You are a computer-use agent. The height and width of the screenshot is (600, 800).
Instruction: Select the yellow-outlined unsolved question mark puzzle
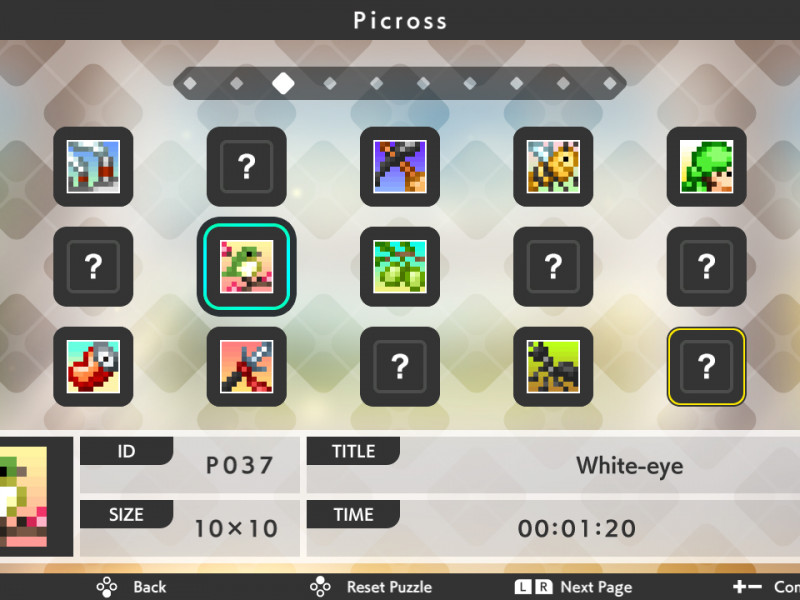pyautogui.click(x=706, y=367)
